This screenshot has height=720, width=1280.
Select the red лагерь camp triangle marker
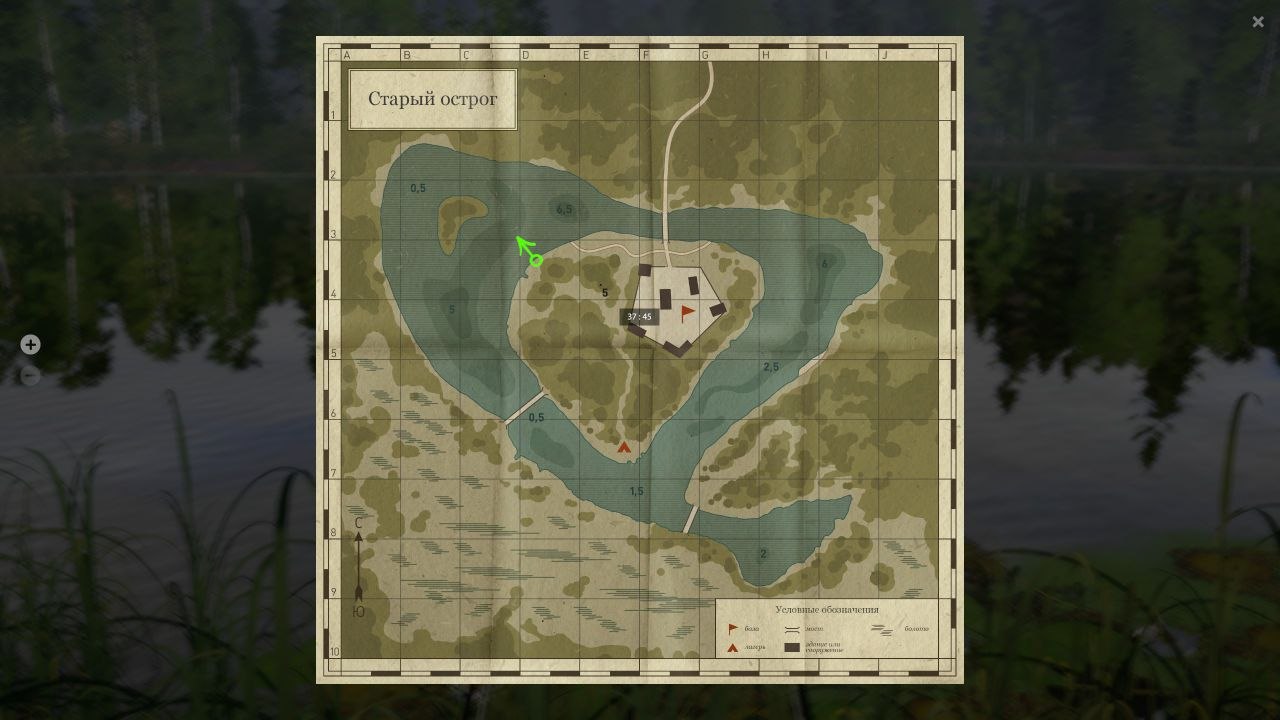coord(624,446)
